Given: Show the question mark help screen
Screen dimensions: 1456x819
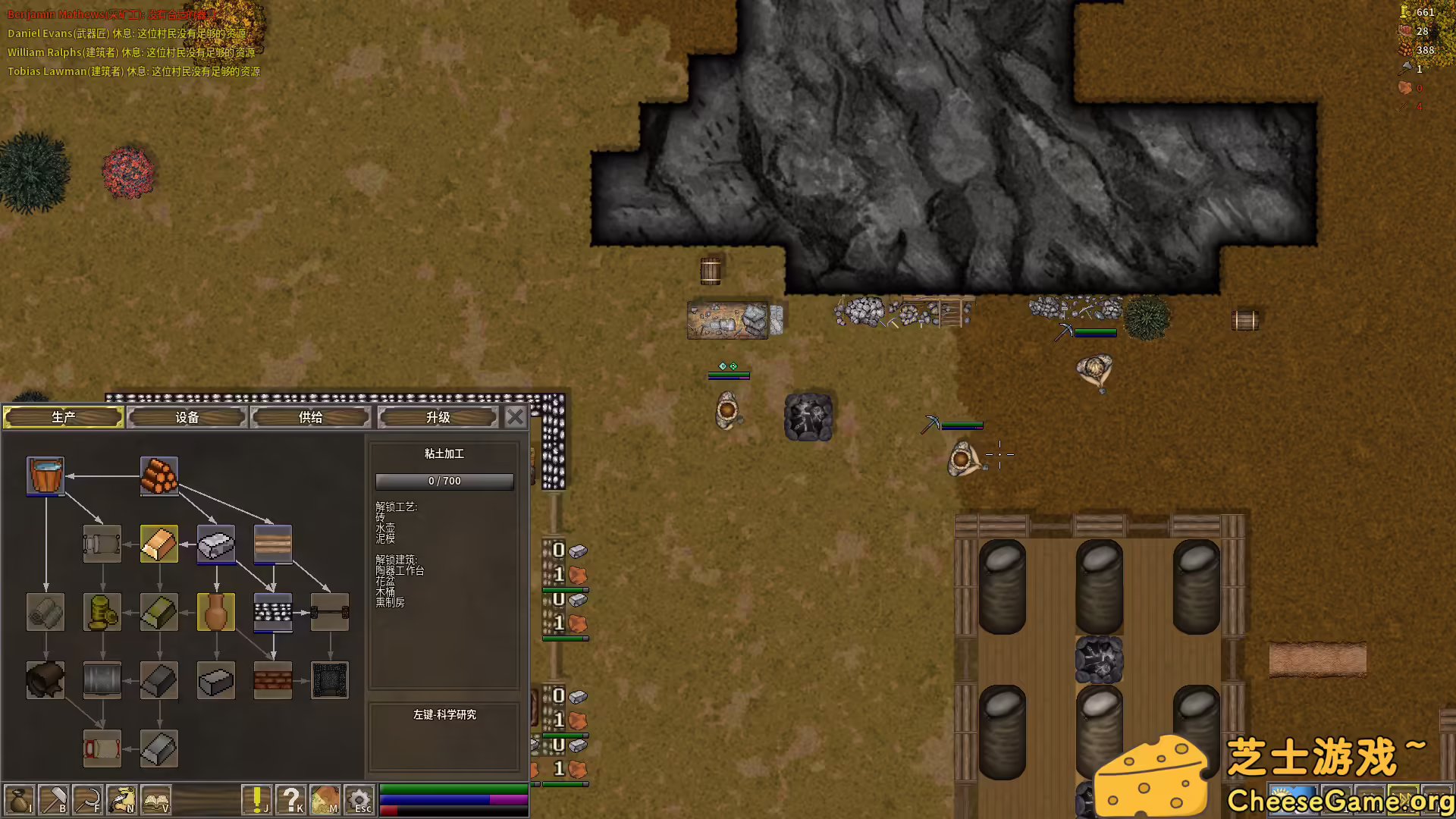Looking at the screenshot, I should (290, 800).
